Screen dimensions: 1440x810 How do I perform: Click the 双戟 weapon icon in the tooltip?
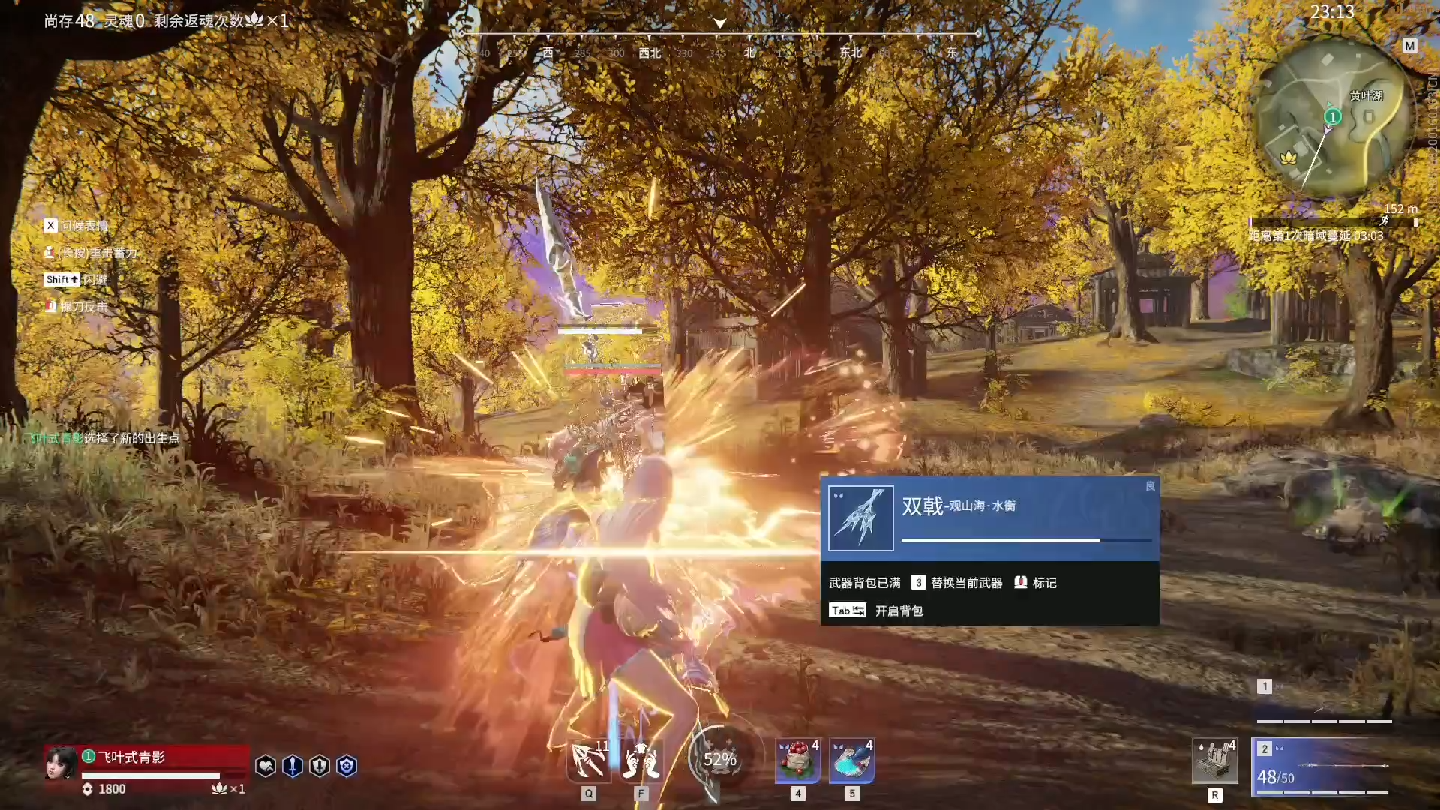[x=860, y=518]
